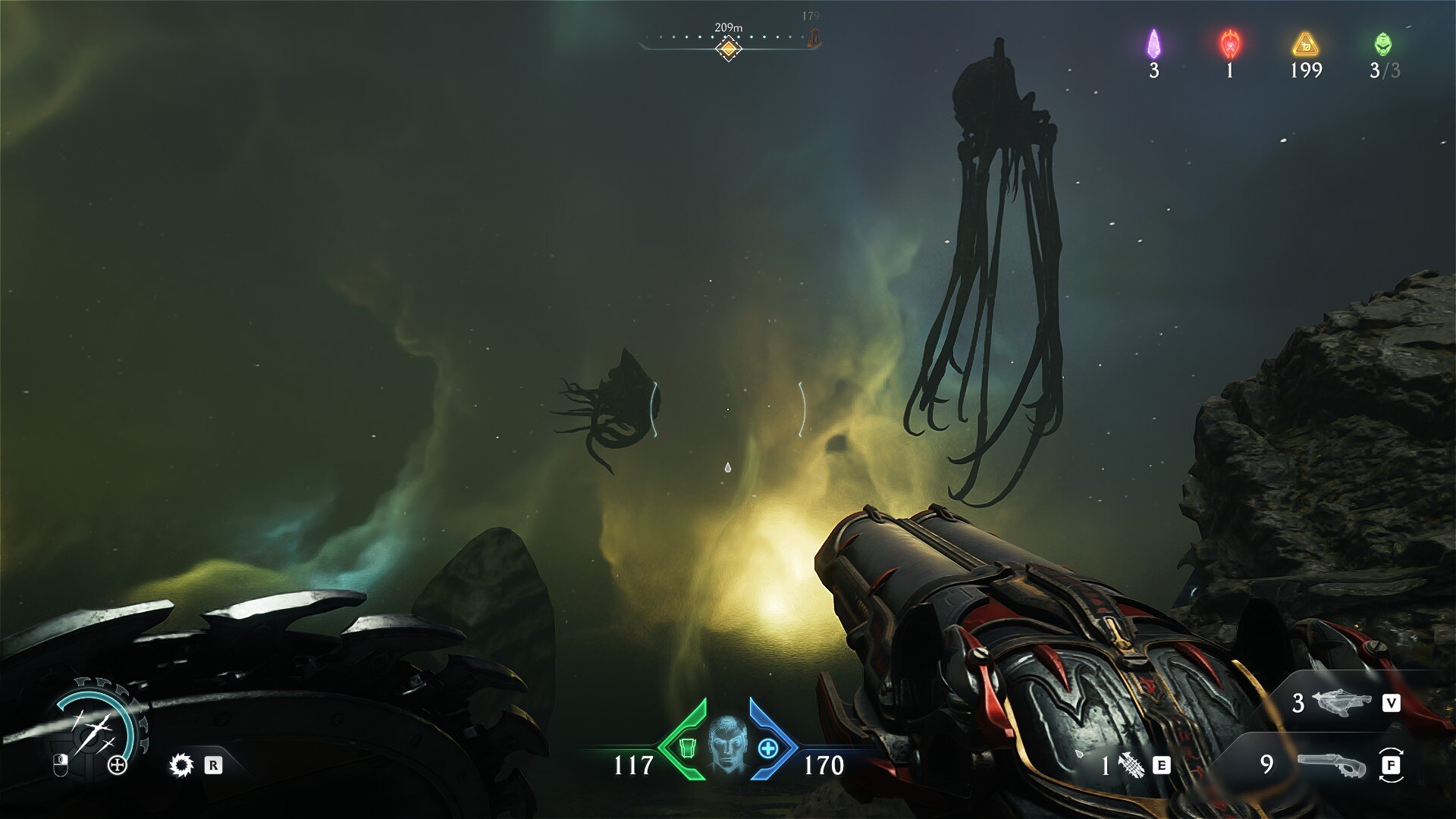1456x819 pixels.
Task: Click the red ruby resource icon
Action: pos(1230,44)
